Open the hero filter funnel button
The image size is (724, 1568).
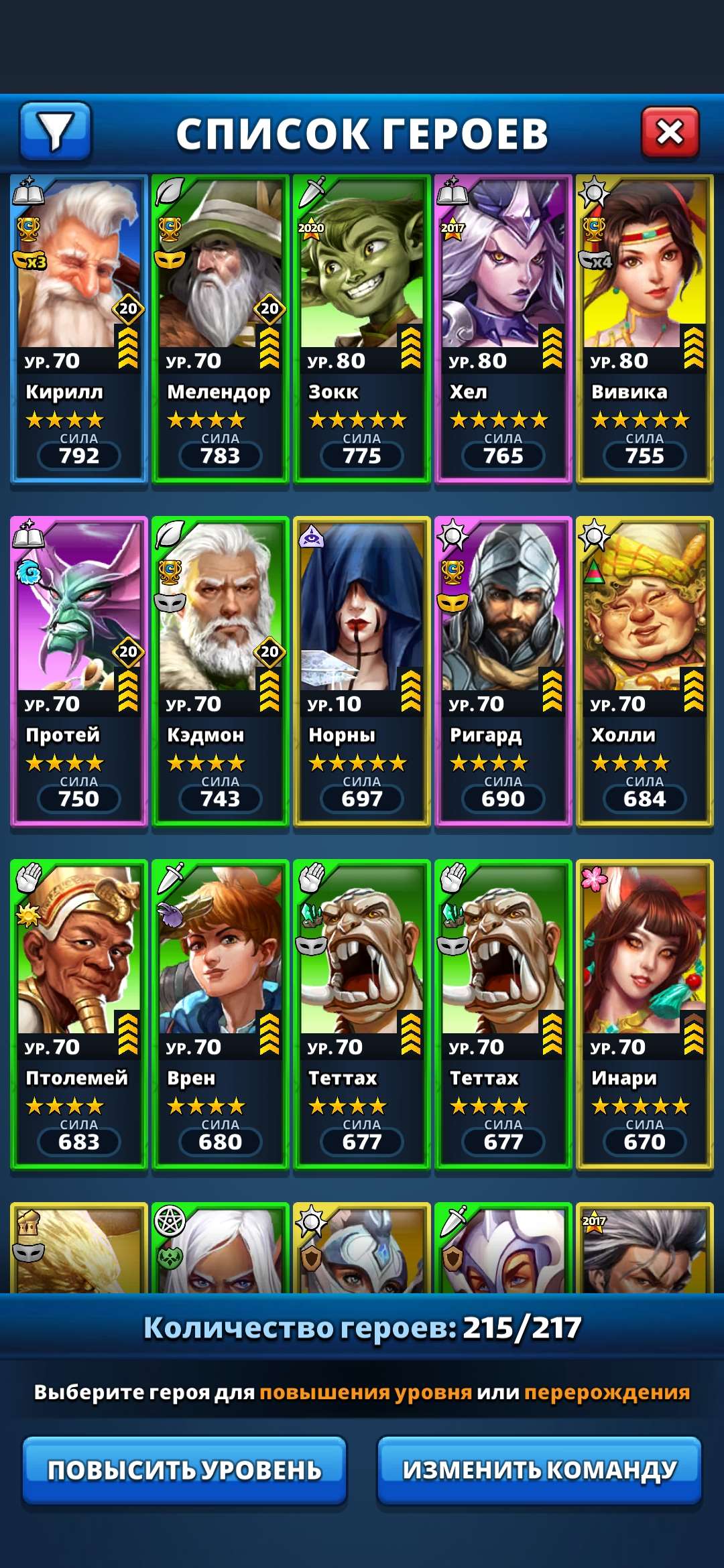coord(55,131)
